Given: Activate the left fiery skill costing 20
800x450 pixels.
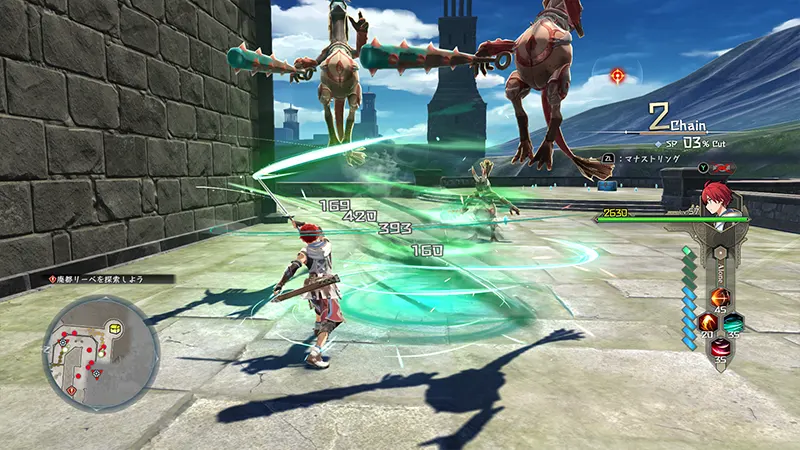Looking at the screenshot, I should click(x=706, y=324).
